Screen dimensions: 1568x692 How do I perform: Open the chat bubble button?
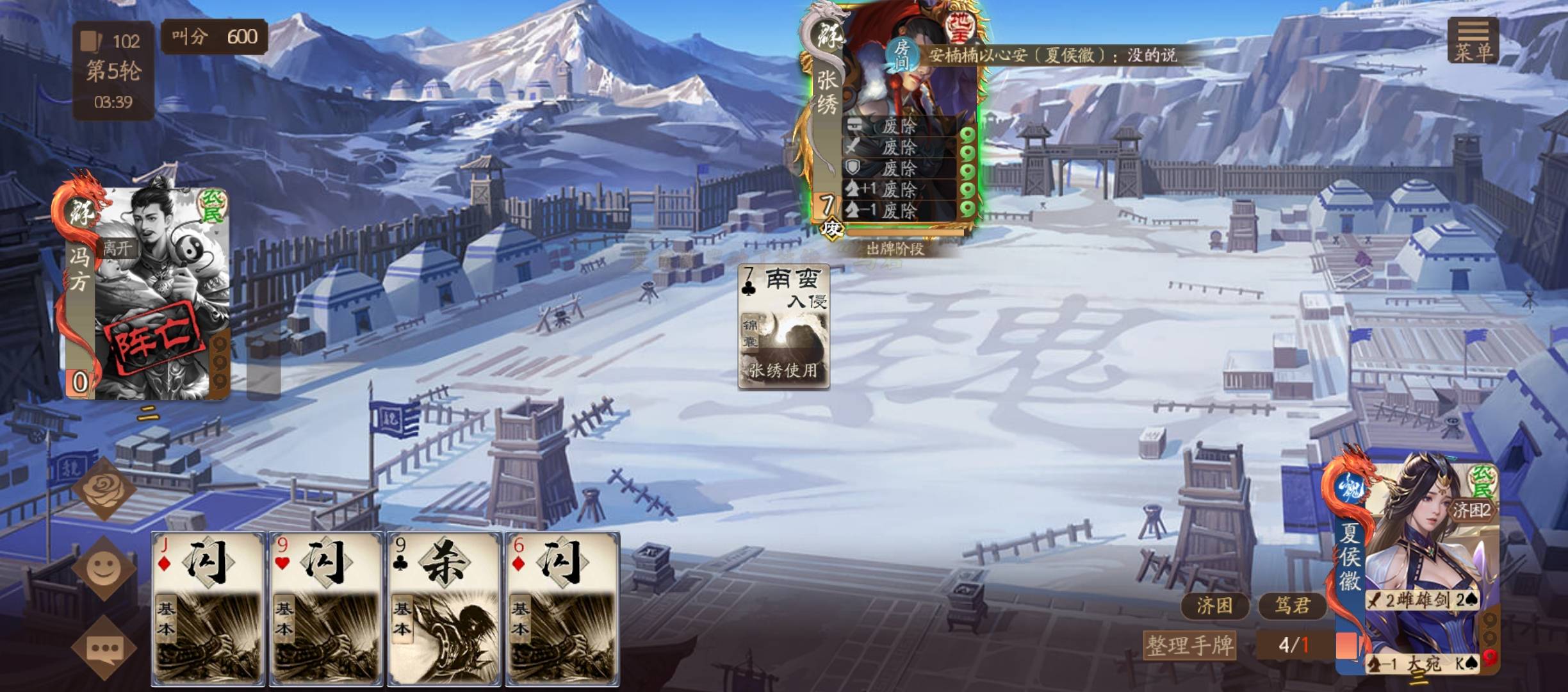104,648
